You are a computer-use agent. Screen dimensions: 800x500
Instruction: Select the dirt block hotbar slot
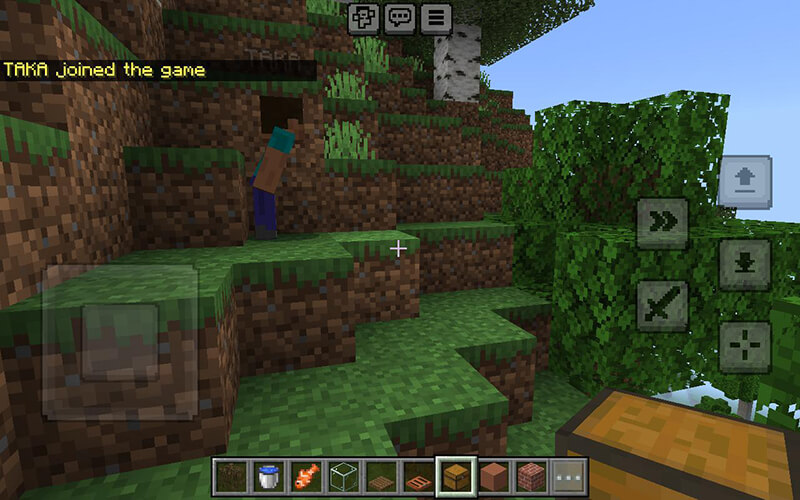pos(230,475)
